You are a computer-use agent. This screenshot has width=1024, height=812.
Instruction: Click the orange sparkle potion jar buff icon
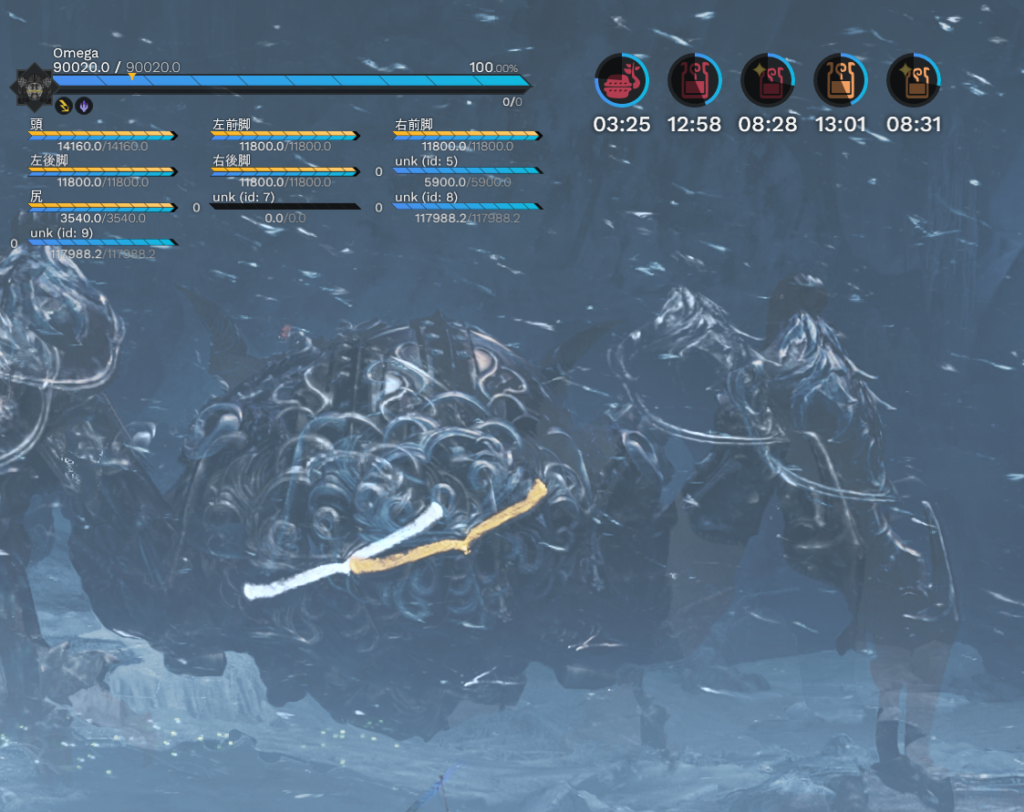913,81
